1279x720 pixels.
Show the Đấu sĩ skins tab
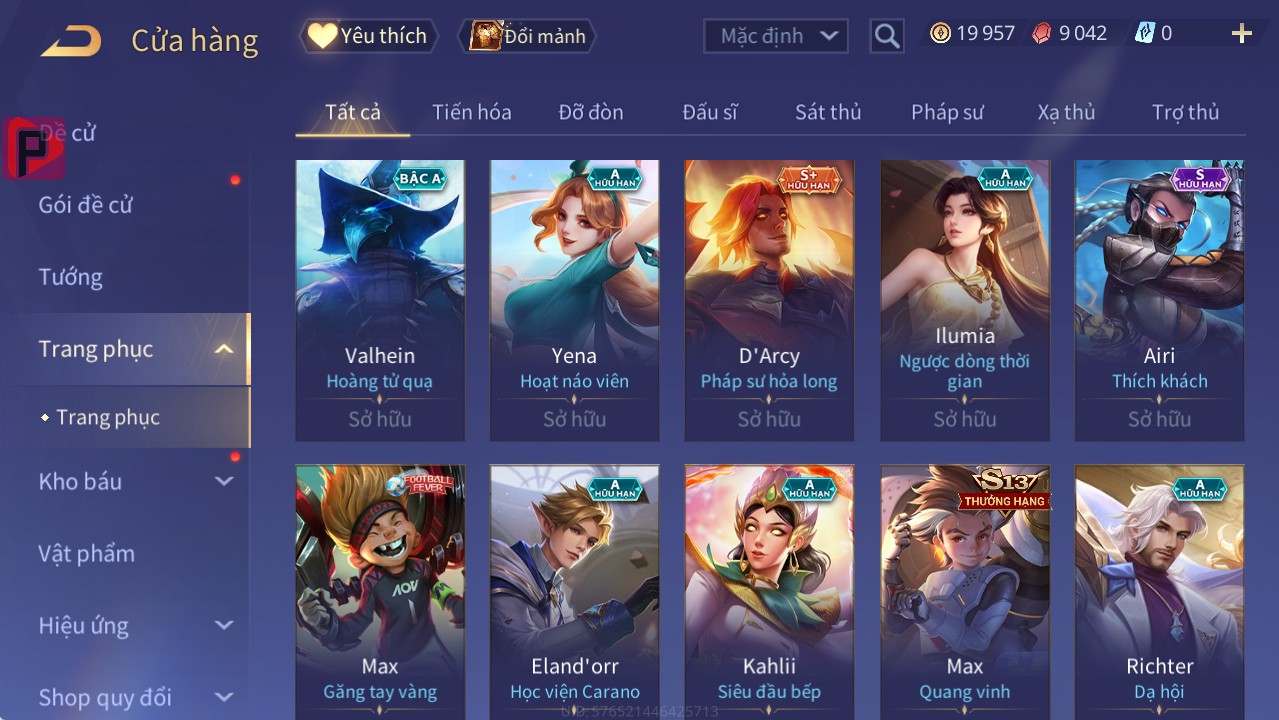pyautogui.click(x=710, y=112)
